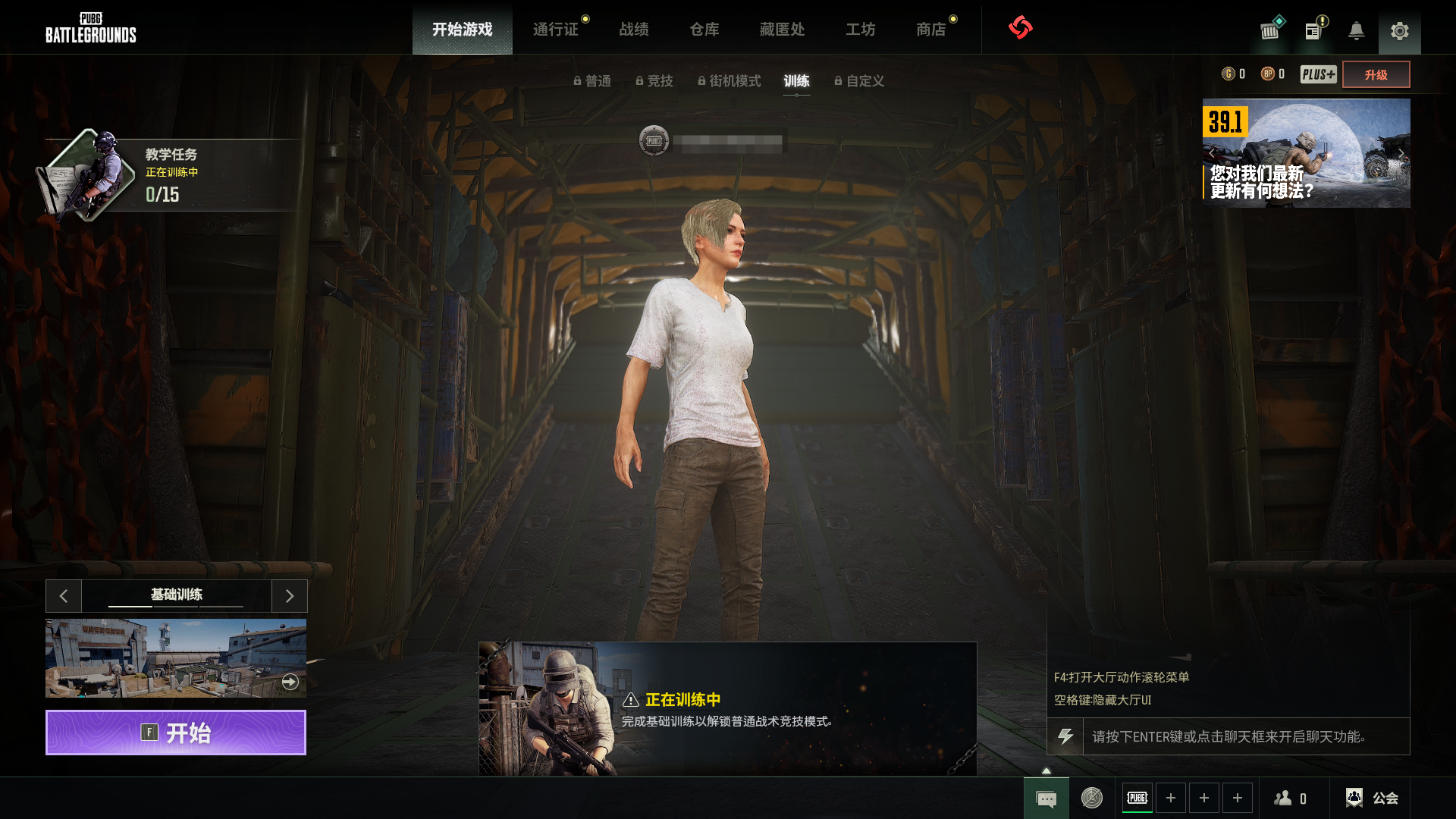Open the 仓库 inventory menu
This screenshot has width=1456, height=819.
(704, 30)
